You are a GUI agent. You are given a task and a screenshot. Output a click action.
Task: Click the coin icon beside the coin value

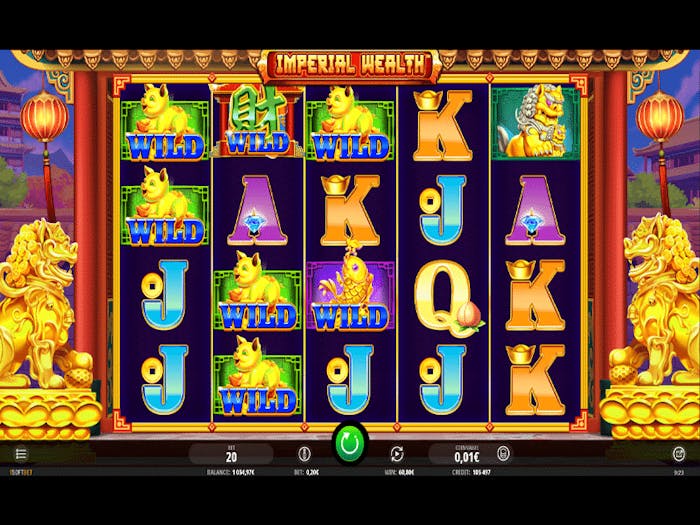tap(503, 454)
